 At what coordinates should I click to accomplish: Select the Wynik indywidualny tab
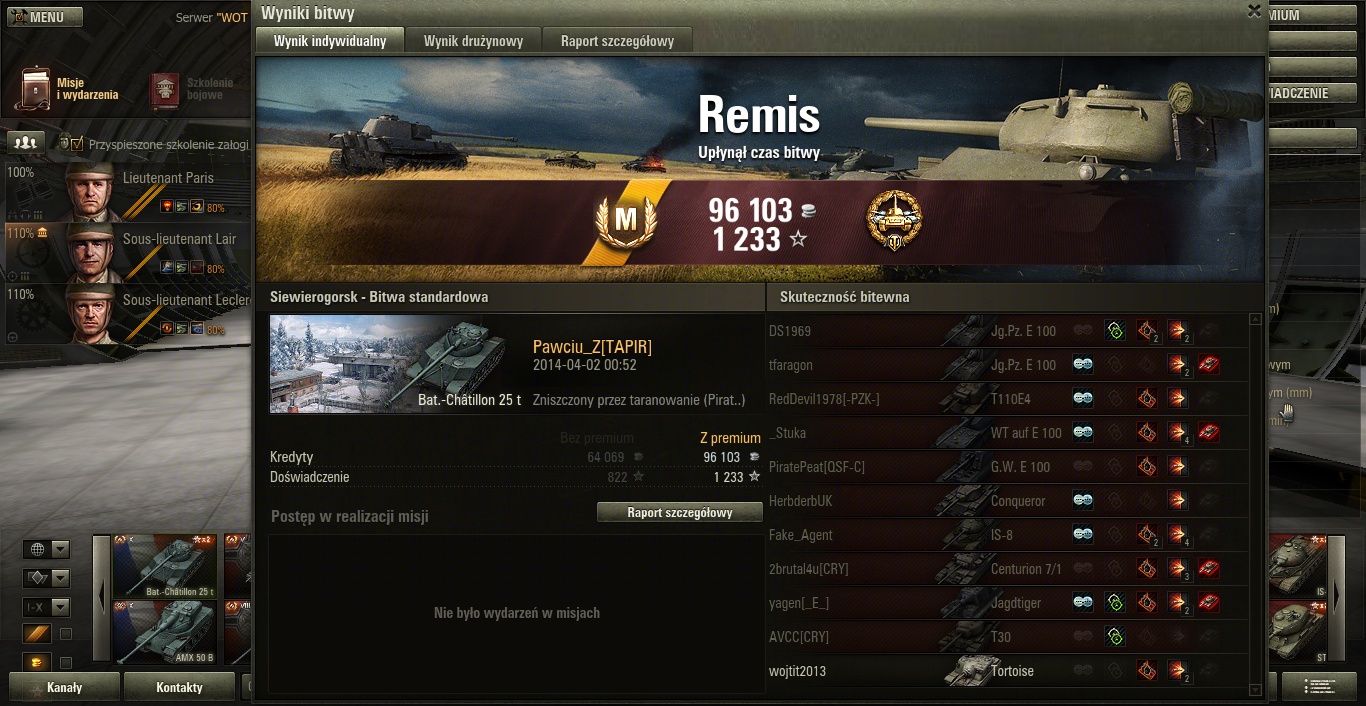330,41
